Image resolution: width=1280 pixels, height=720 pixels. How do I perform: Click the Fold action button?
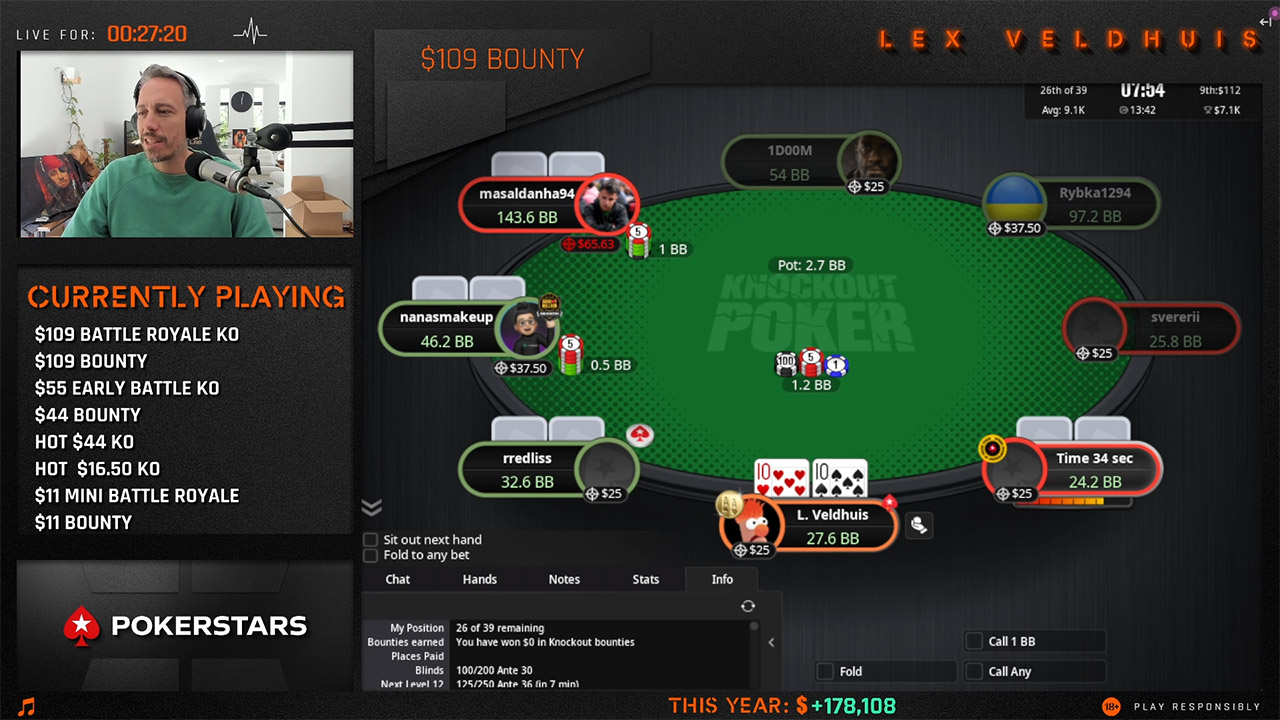tap(884, 671)
